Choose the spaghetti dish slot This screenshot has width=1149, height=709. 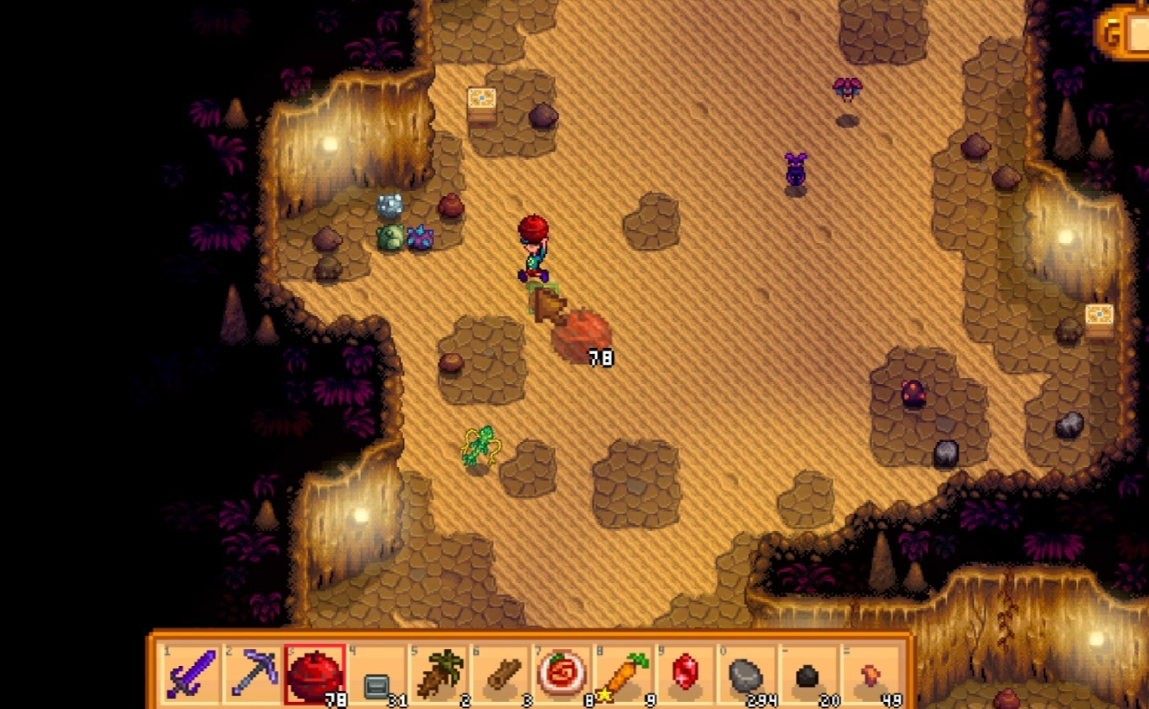[x=564, y=673]
